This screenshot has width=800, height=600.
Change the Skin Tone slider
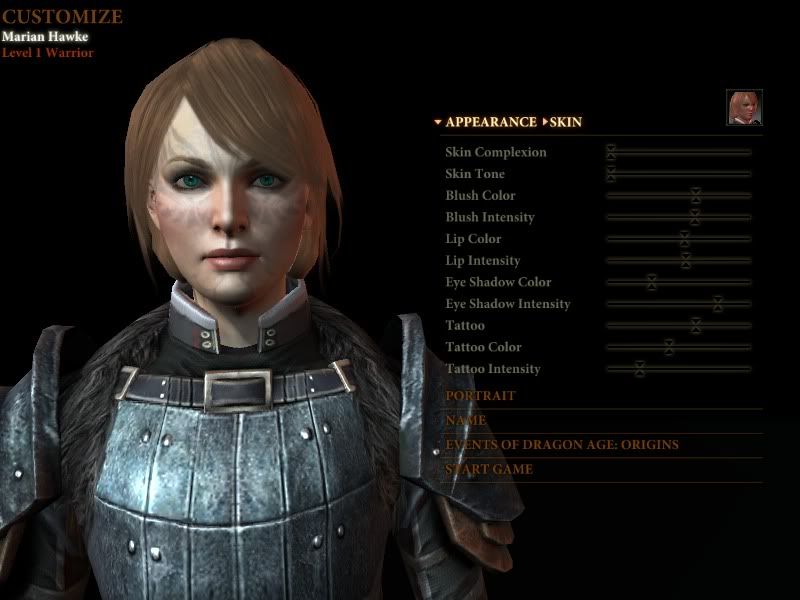coord(611,174)
